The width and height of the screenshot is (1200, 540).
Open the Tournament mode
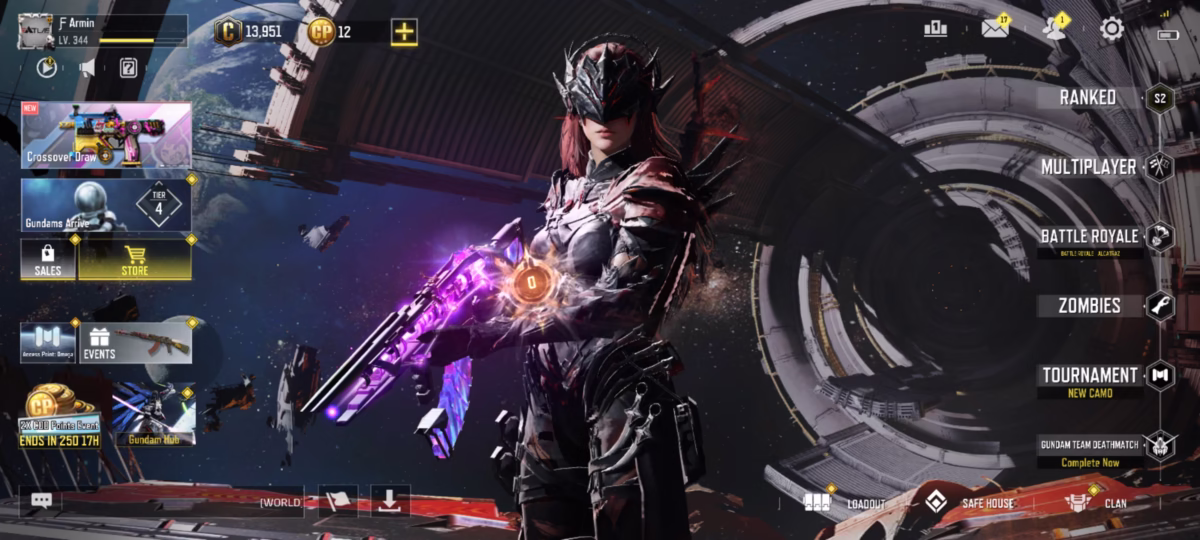click(x=1089, y=375)
